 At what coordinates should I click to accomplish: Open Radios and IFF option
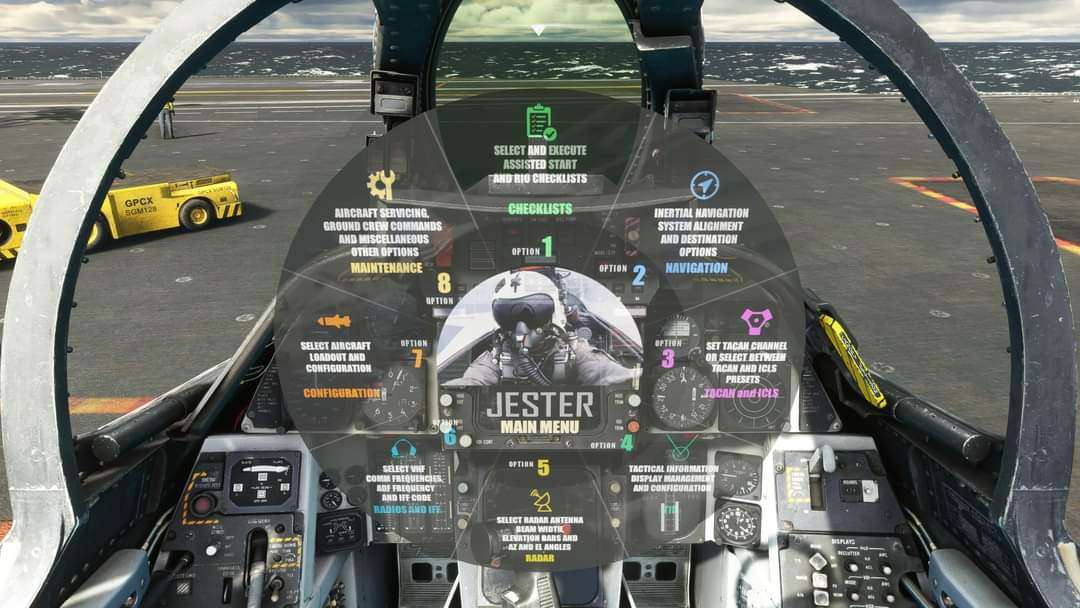tap(407, 478)
